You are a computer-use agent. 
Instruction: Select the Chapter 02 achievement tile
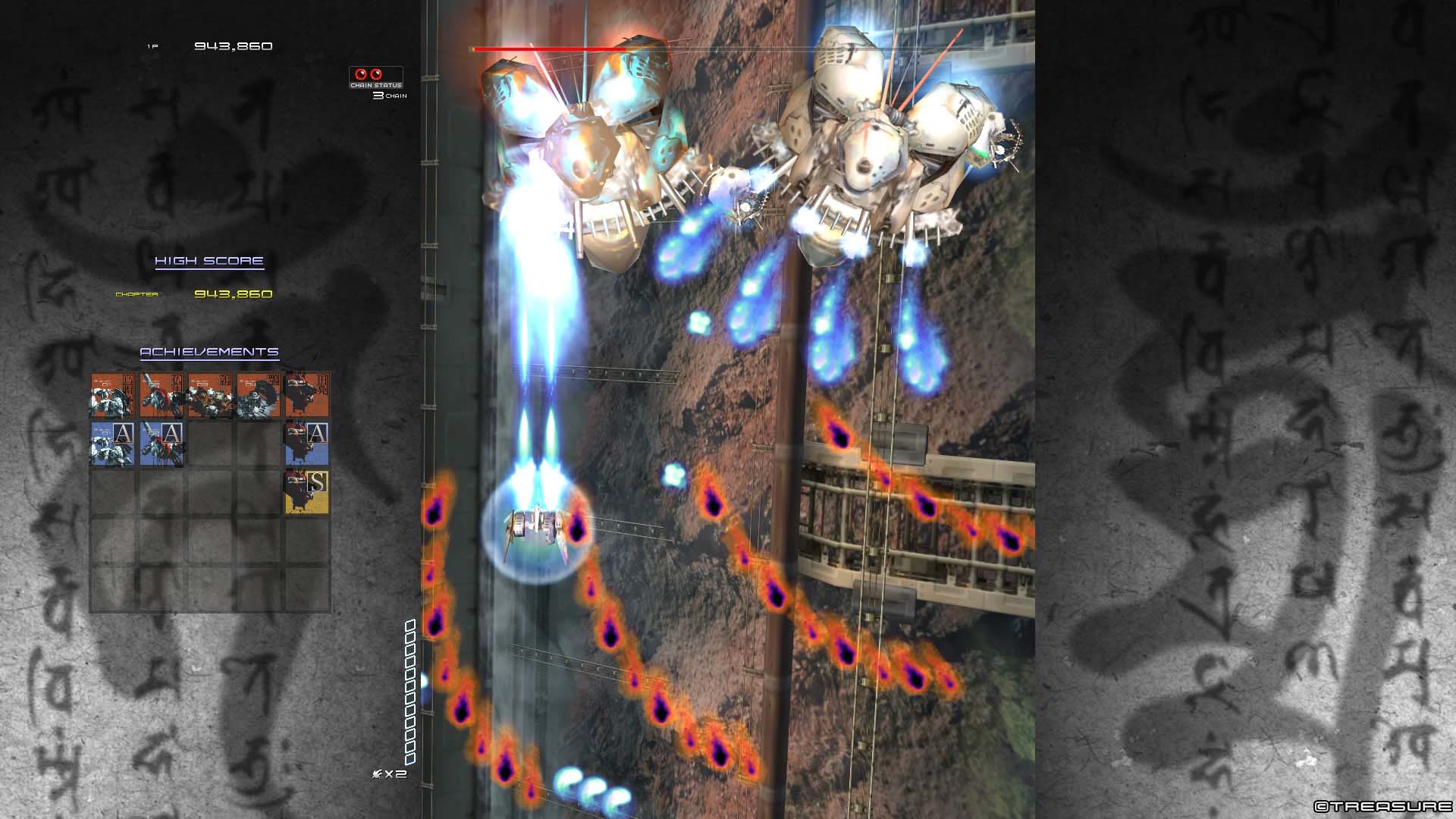coord(161,394)
